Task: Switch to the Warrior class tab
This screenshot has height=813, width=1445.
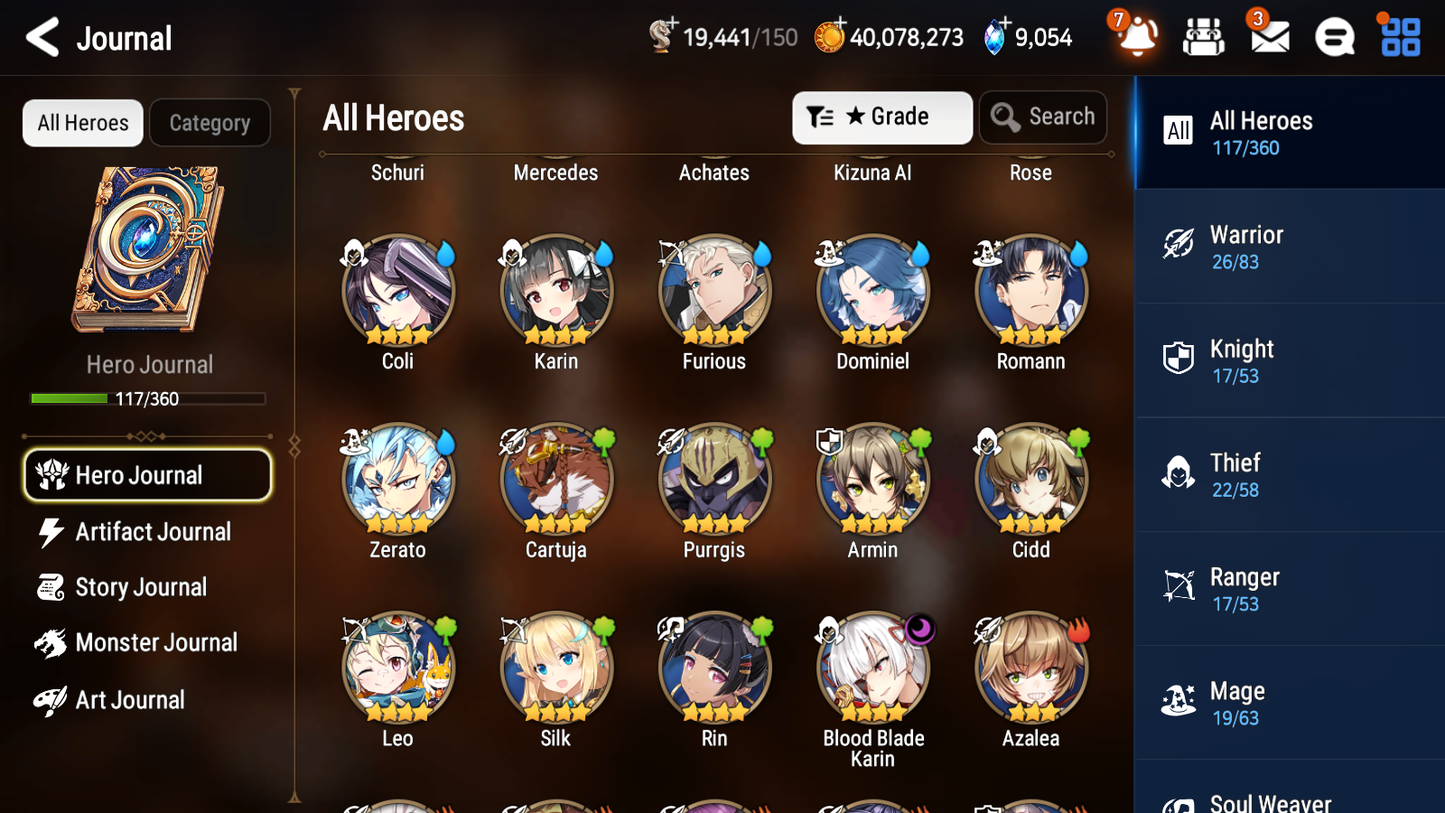Action: 1289,246
